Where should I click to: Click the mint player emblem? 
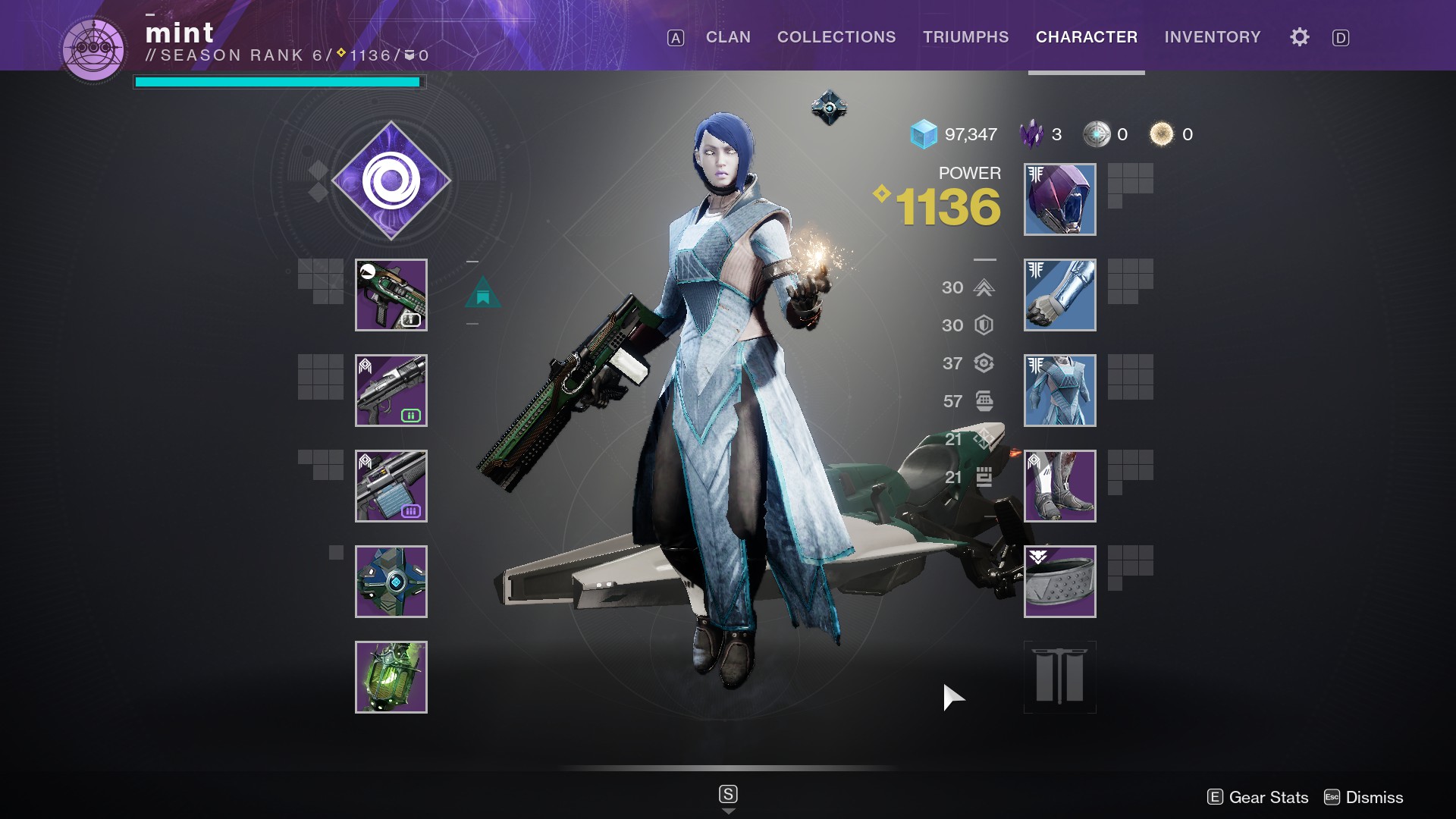pyautogui.click(x=94, y=49)
